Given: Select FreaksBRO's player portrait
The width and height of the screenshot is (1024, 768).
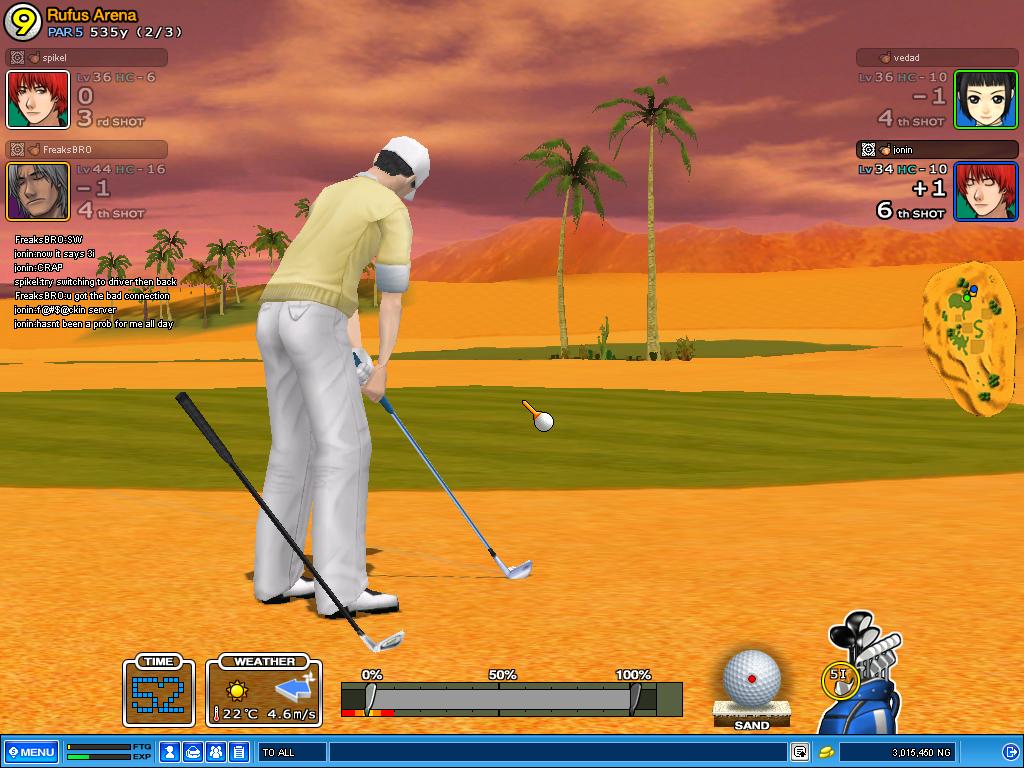Looking at the screenshot, I should [38, 191].
